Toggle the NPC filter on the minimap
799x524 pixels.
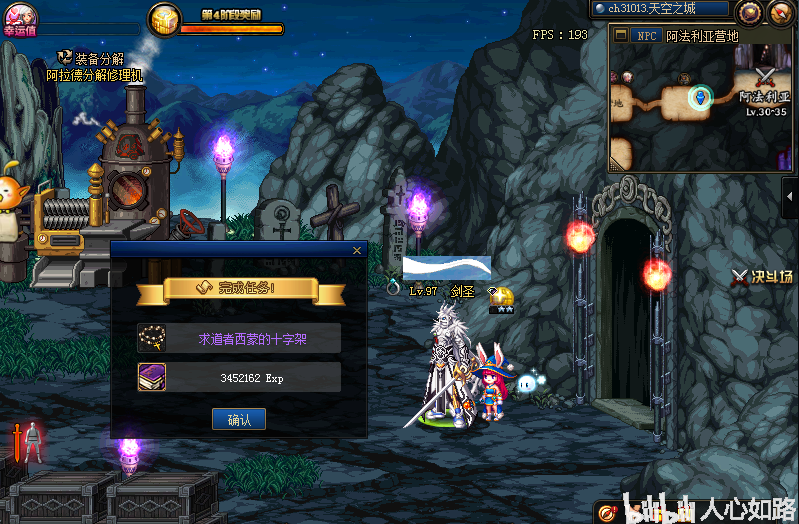tap(645, 35)
